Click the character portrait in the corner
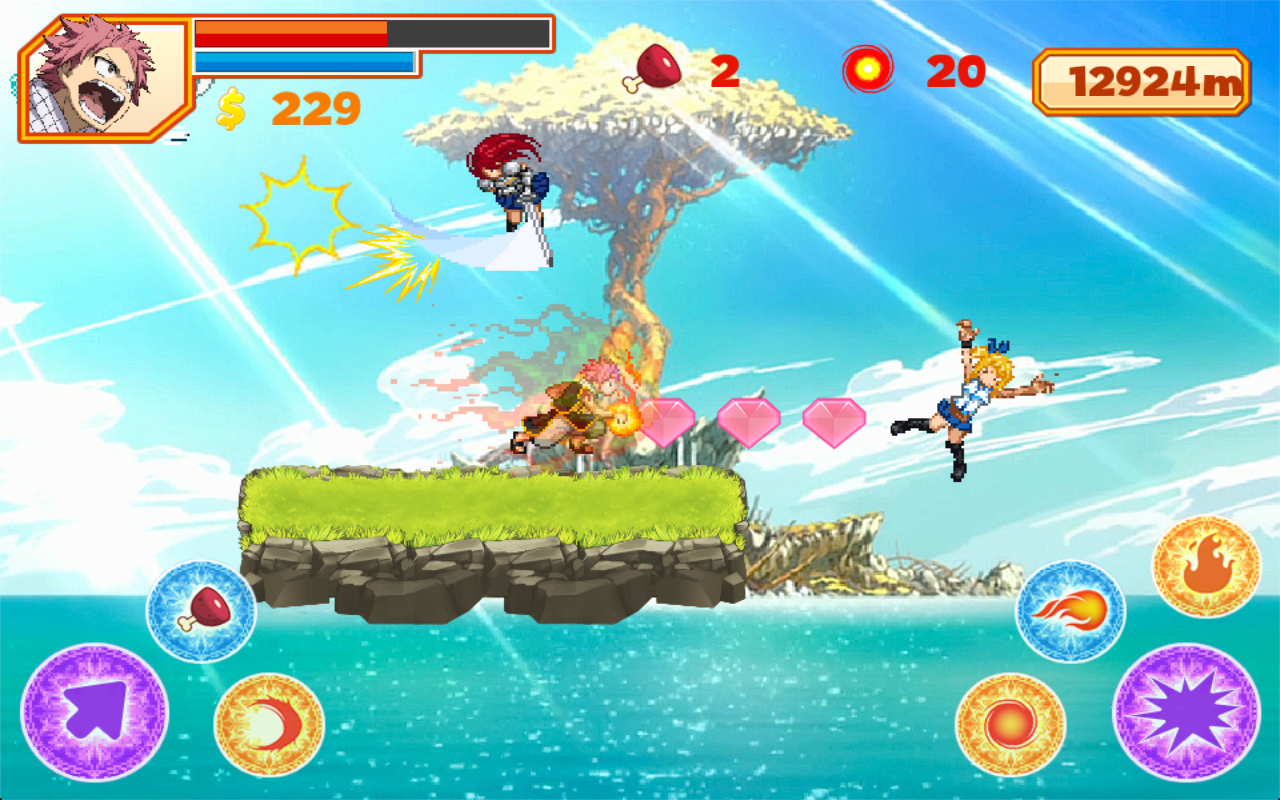 pos(105,78)
